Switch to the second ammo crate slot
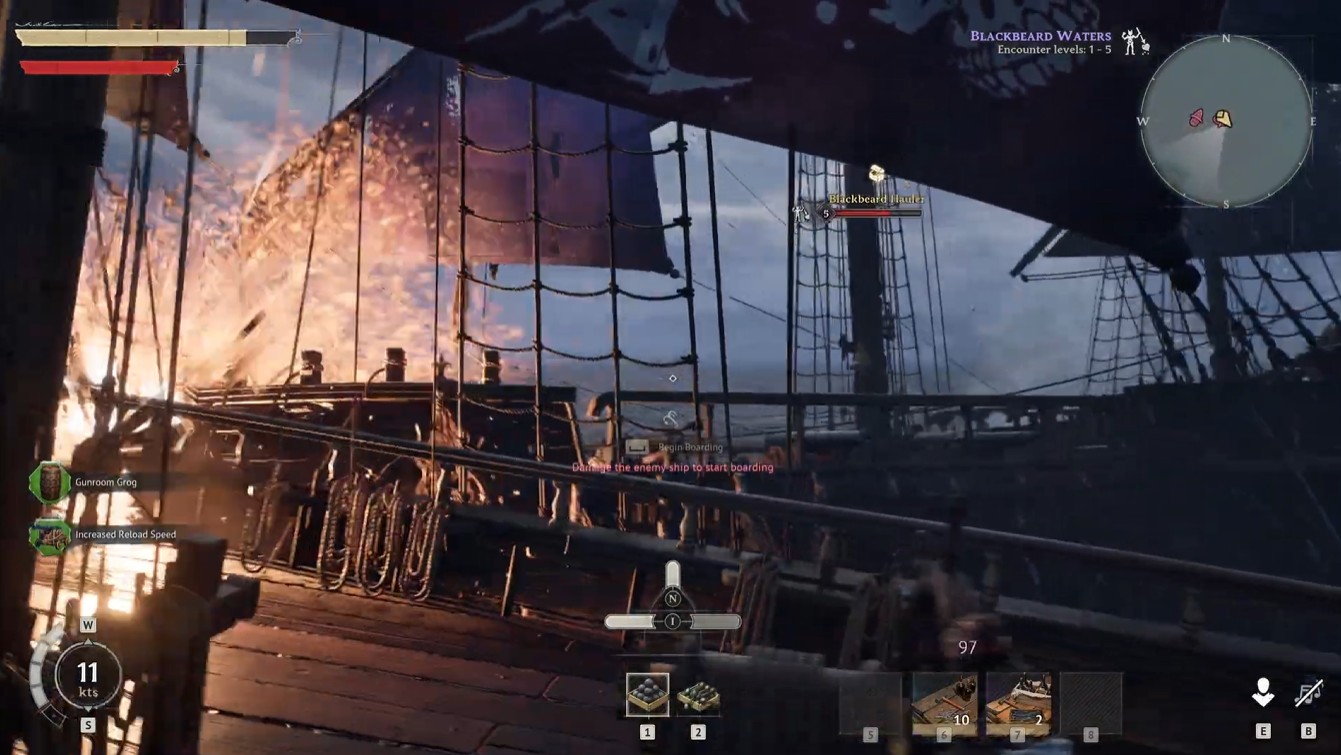The width and height of the screenshot is (1341, 755). [698, 695]
